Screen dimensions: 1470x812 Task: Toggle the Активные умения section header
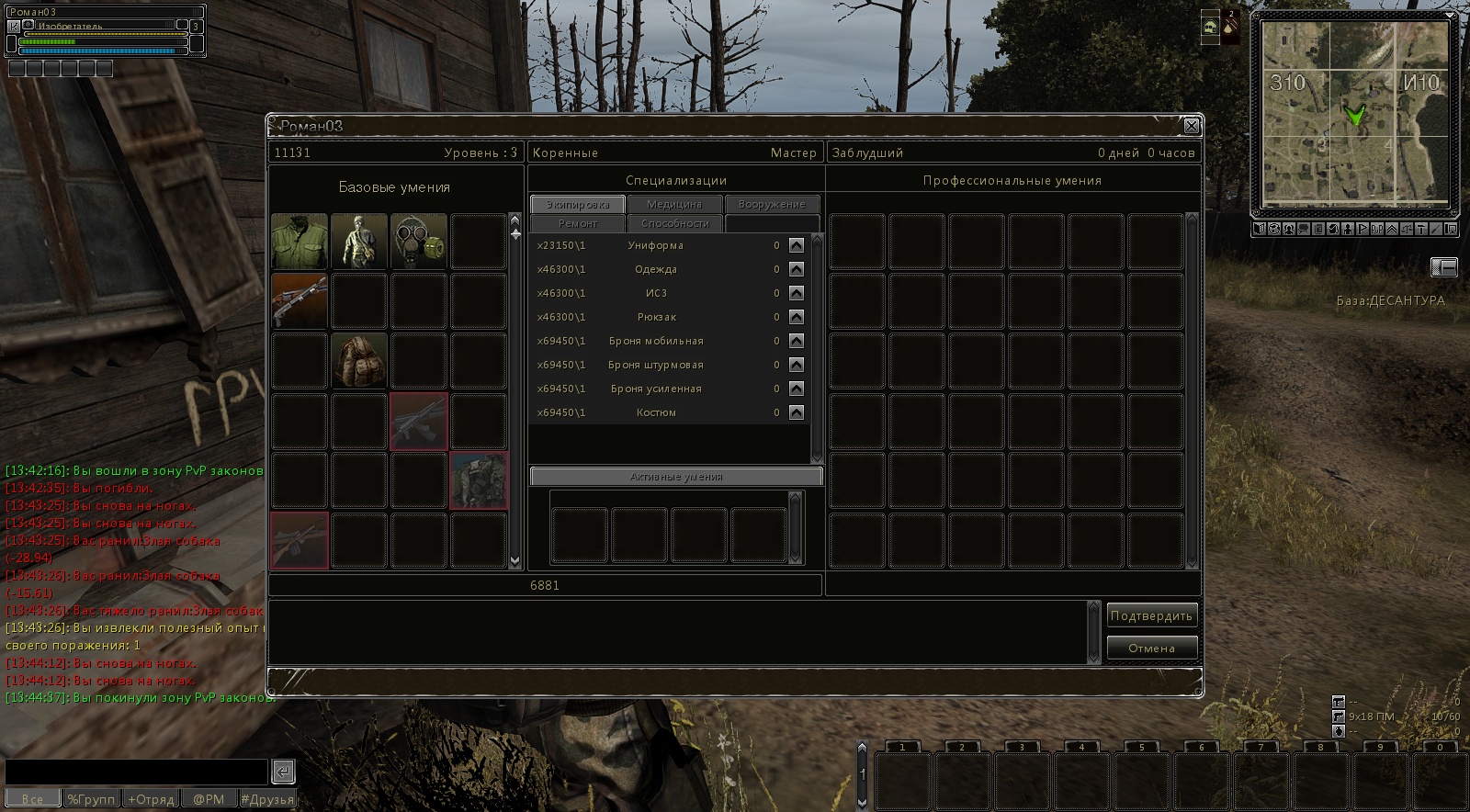pyautogui.click(x=676, y=477)
